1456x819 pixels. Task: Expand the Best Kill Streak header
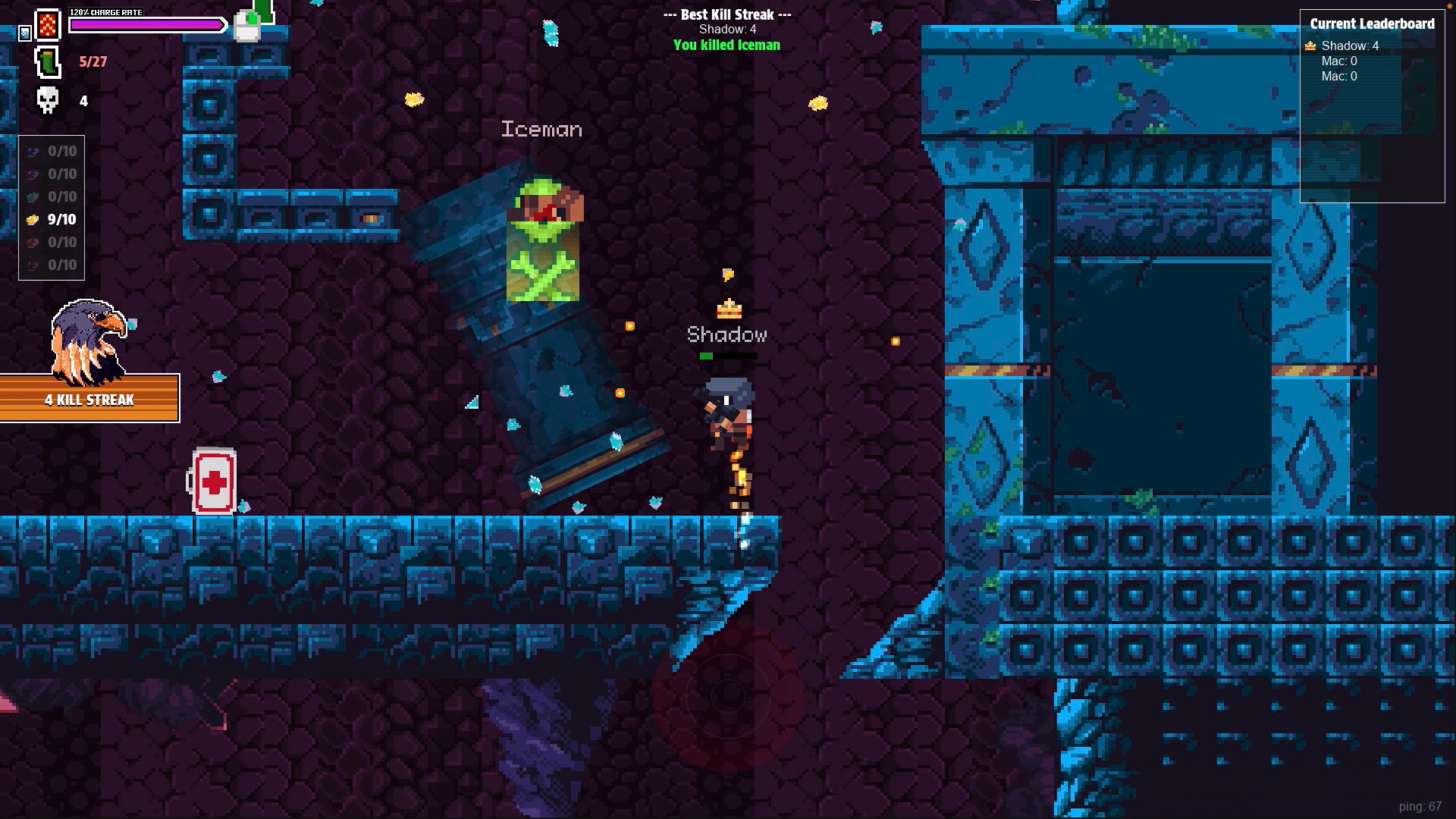(726, 14)
